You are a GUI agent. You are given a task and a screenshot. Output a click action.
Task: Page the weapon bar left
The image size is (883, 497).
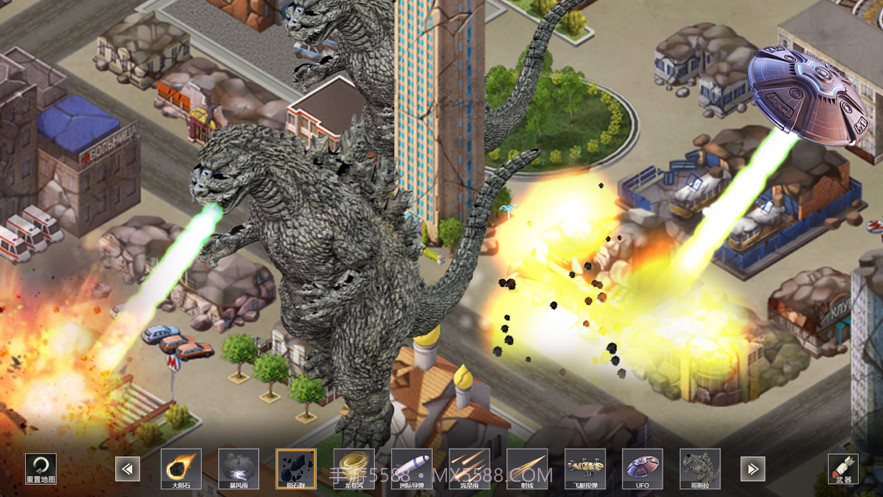pyautogui.click(x=127, y=468)
